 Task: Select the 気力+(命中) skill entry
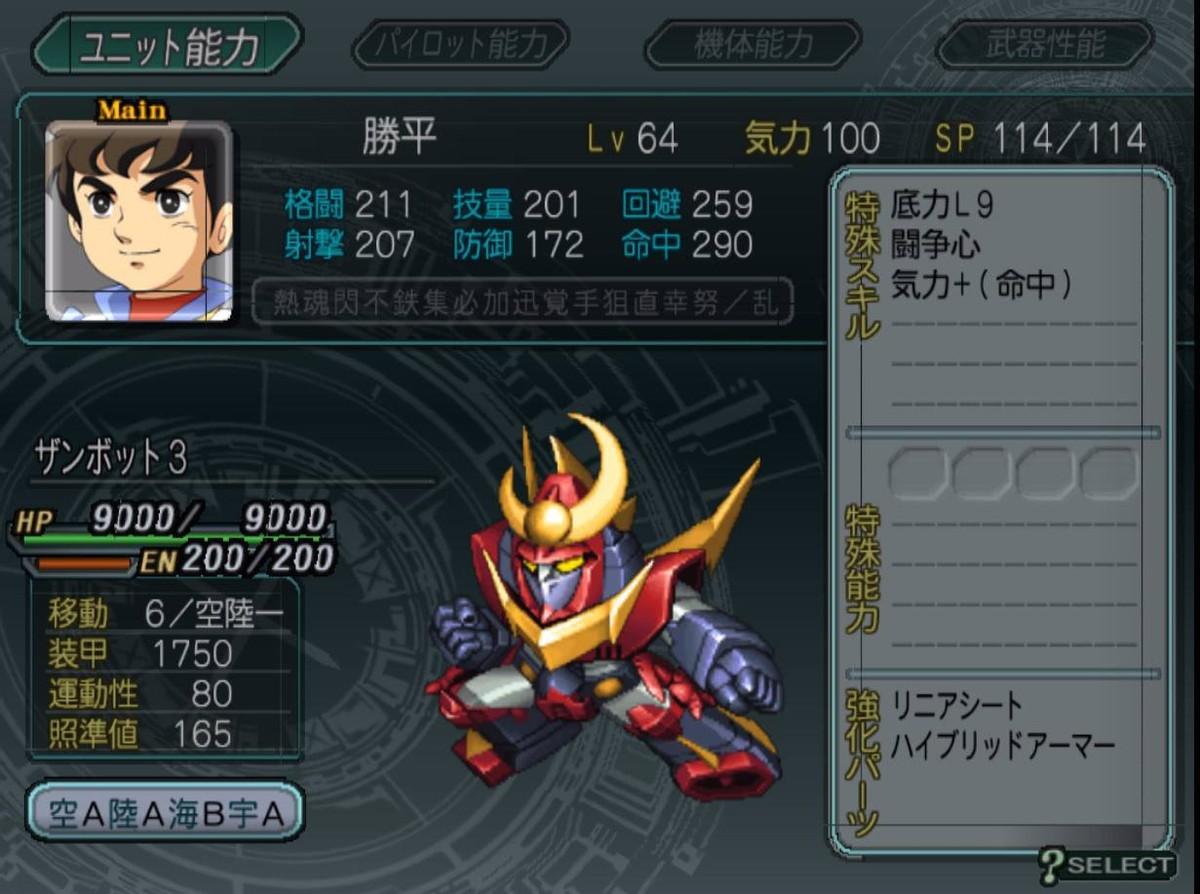pos(981,285)
